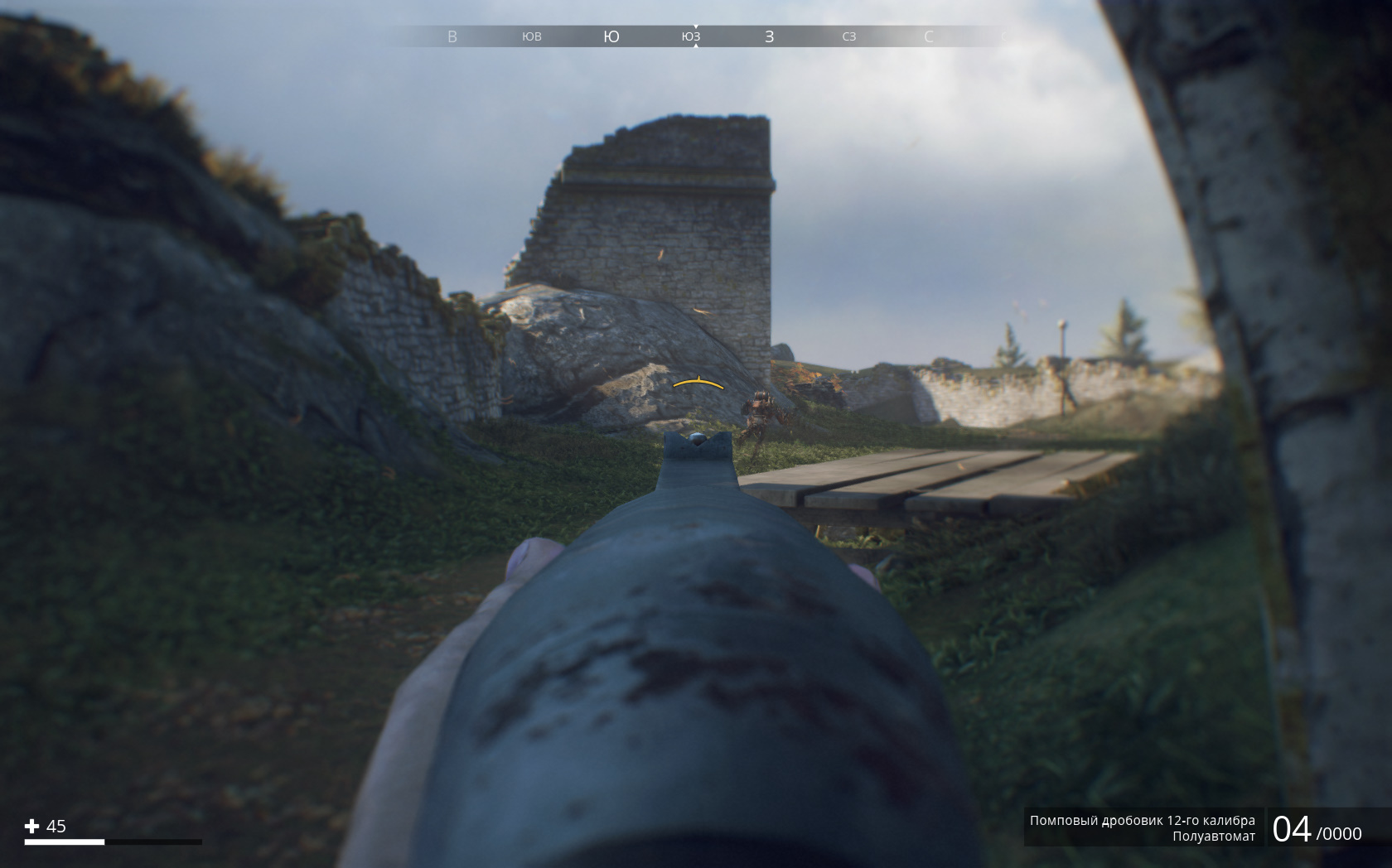
Task: Select the 12-gauge pump shotgun weapon label
Action: [1142, 820]
